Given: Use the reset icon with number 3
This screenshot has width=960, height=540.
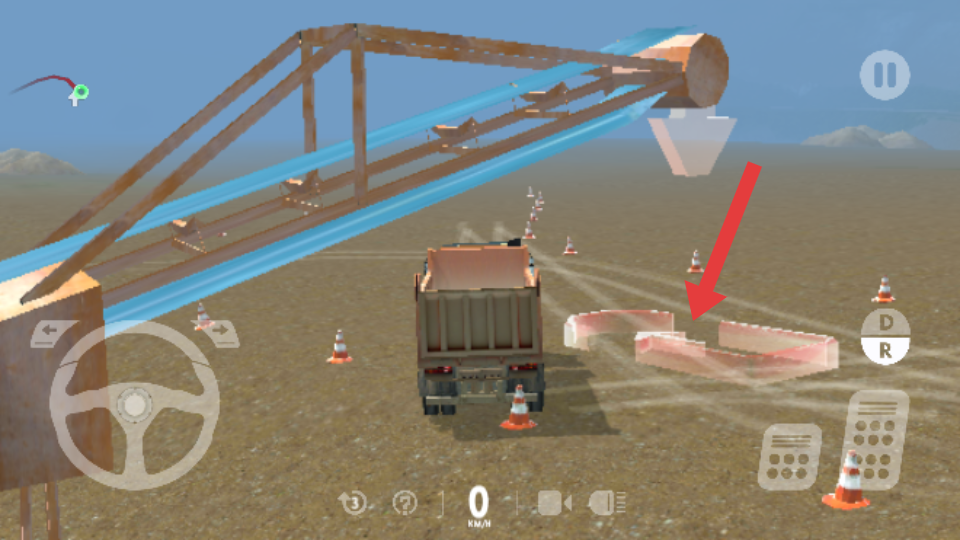Looking at the screenshot, I should [353, 502].
